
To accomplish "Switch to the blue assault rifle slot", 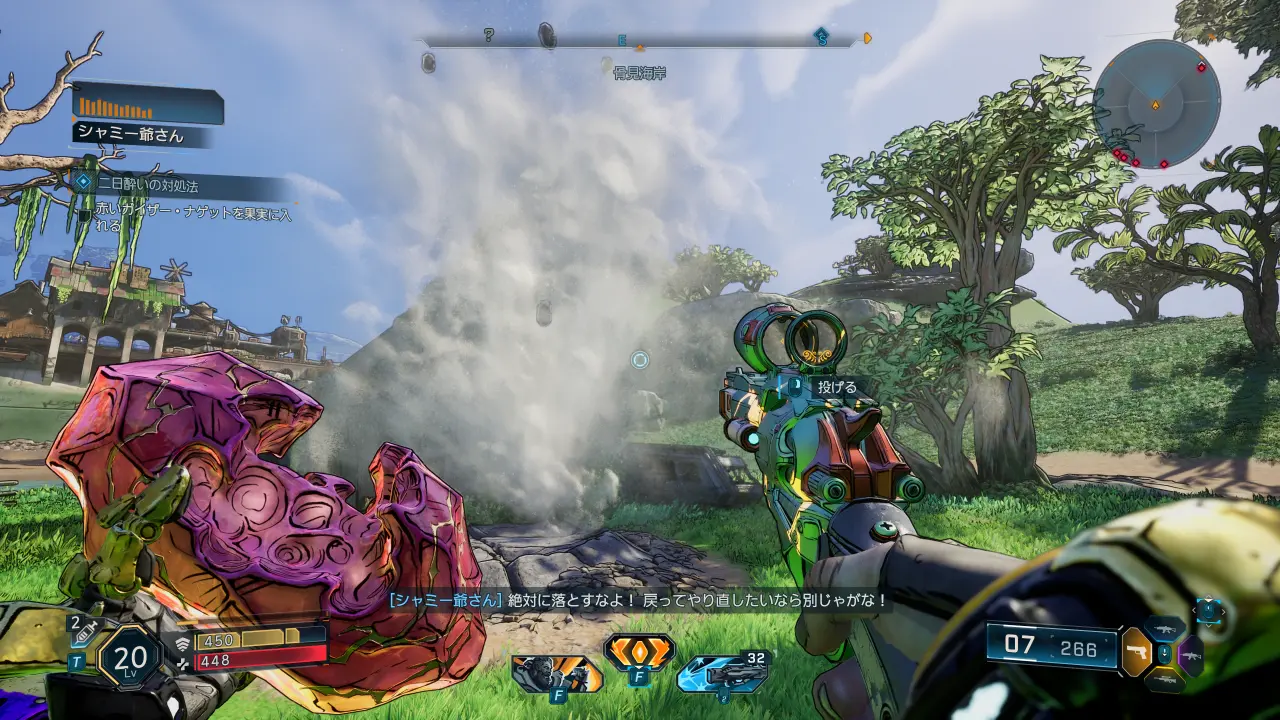I will (1165, 628).
